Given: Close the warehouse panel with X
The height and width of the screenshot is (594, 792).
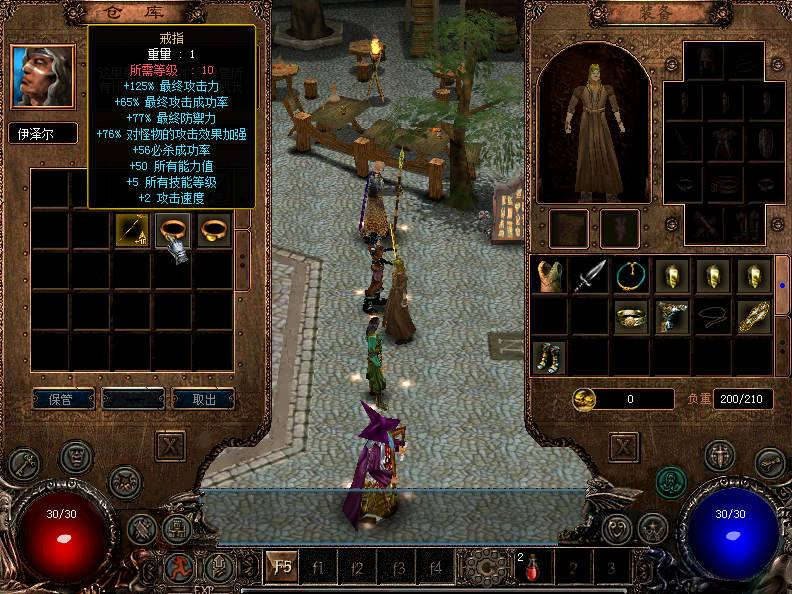Looking at the screenshot, I should click(x=171, y=445).
